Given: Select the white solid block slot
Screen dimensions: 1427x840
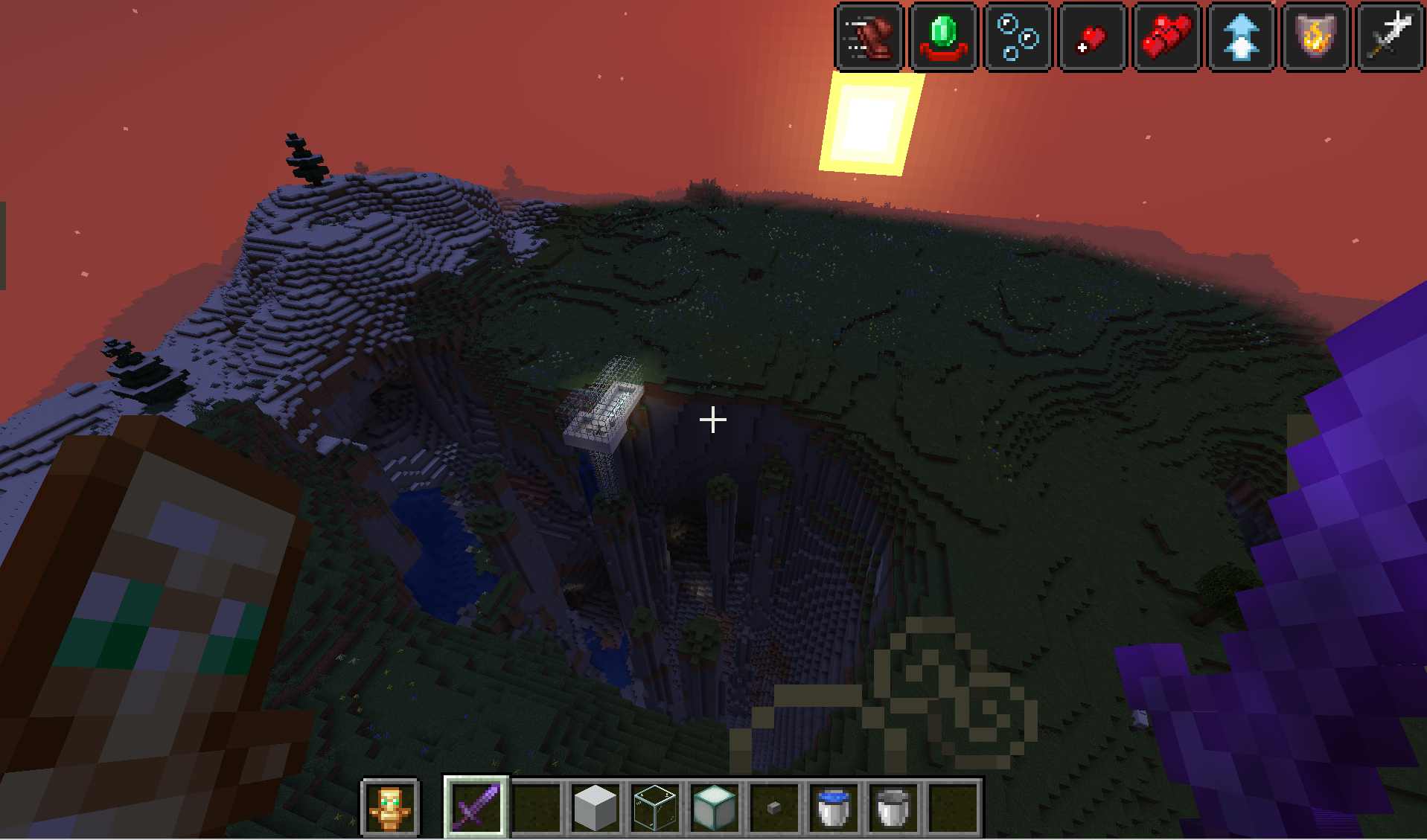Looking at the screenshot, I should click(x=596, y=807).
